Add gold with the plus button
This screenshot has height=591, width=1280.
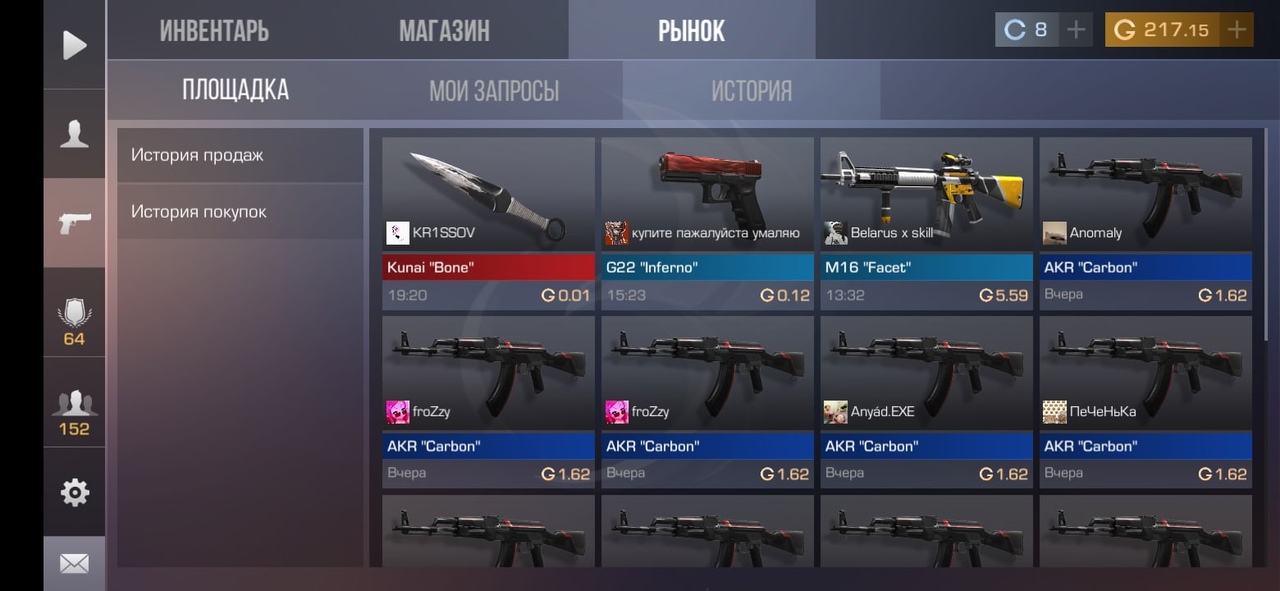click(x=1237, y=30)
